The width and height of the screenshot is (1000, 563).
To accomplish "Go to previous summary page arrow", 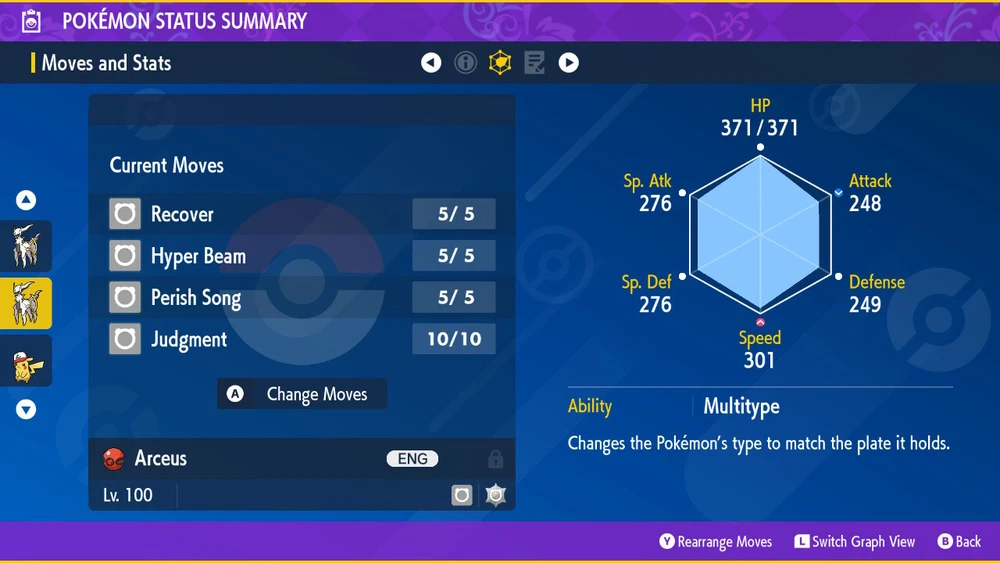I will [x=431, y=63].
